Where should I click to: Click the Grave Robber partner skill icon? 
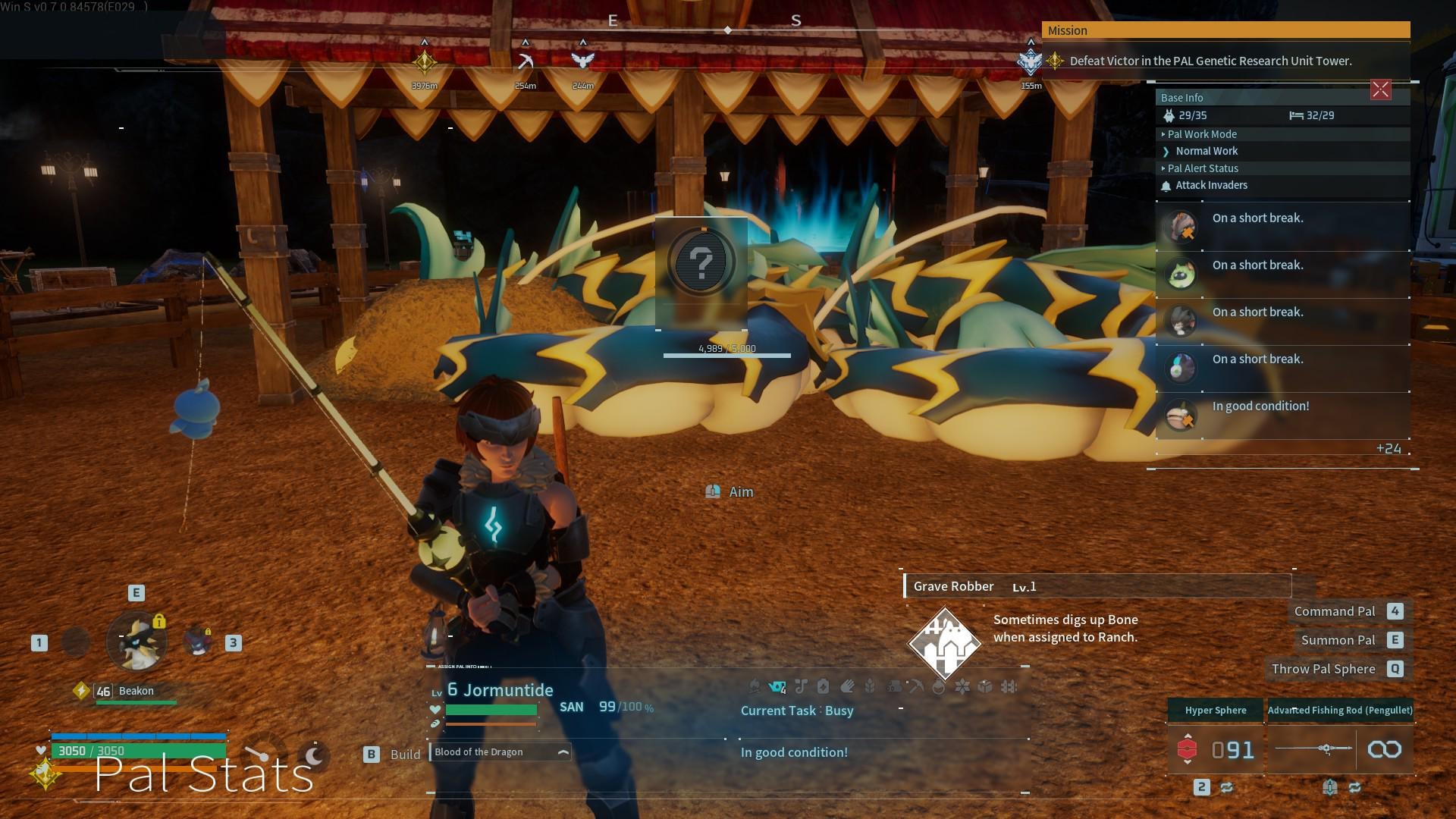(945, 643)
